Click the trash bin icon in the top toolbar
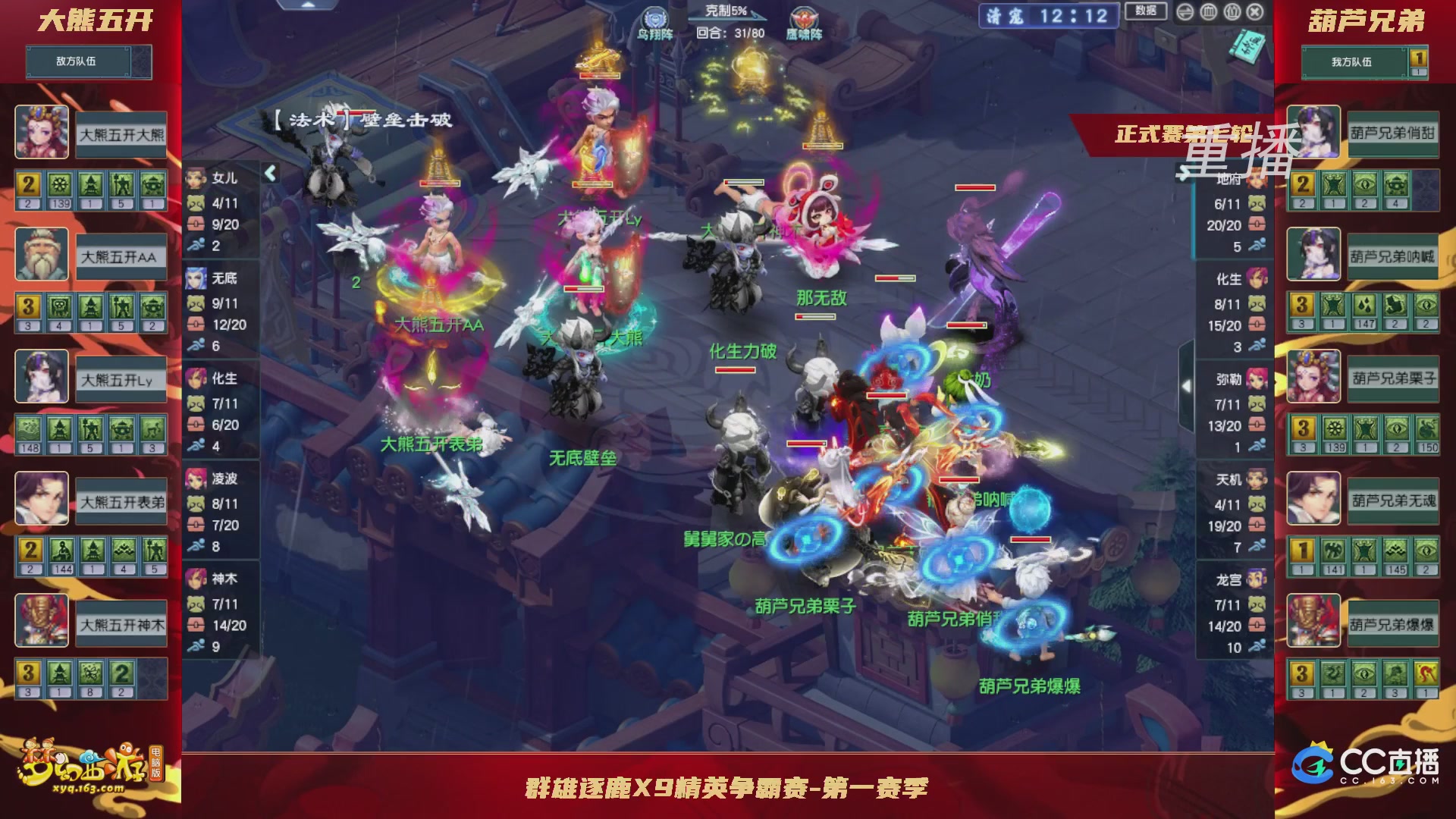 (x=1209, y=12)
